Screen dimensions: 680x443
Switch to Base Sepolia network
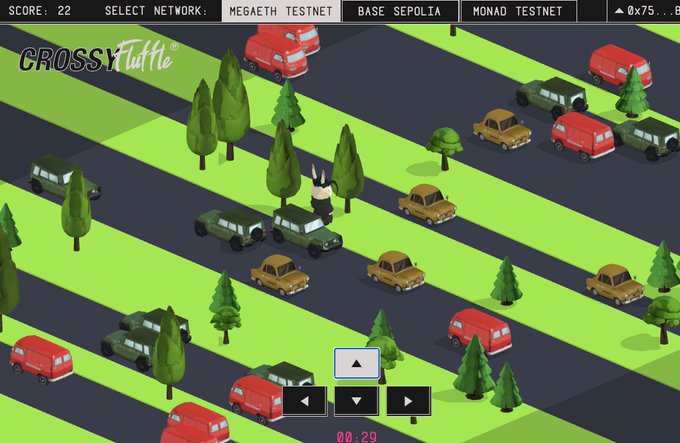pyautogui.click(x=399, y=12)
